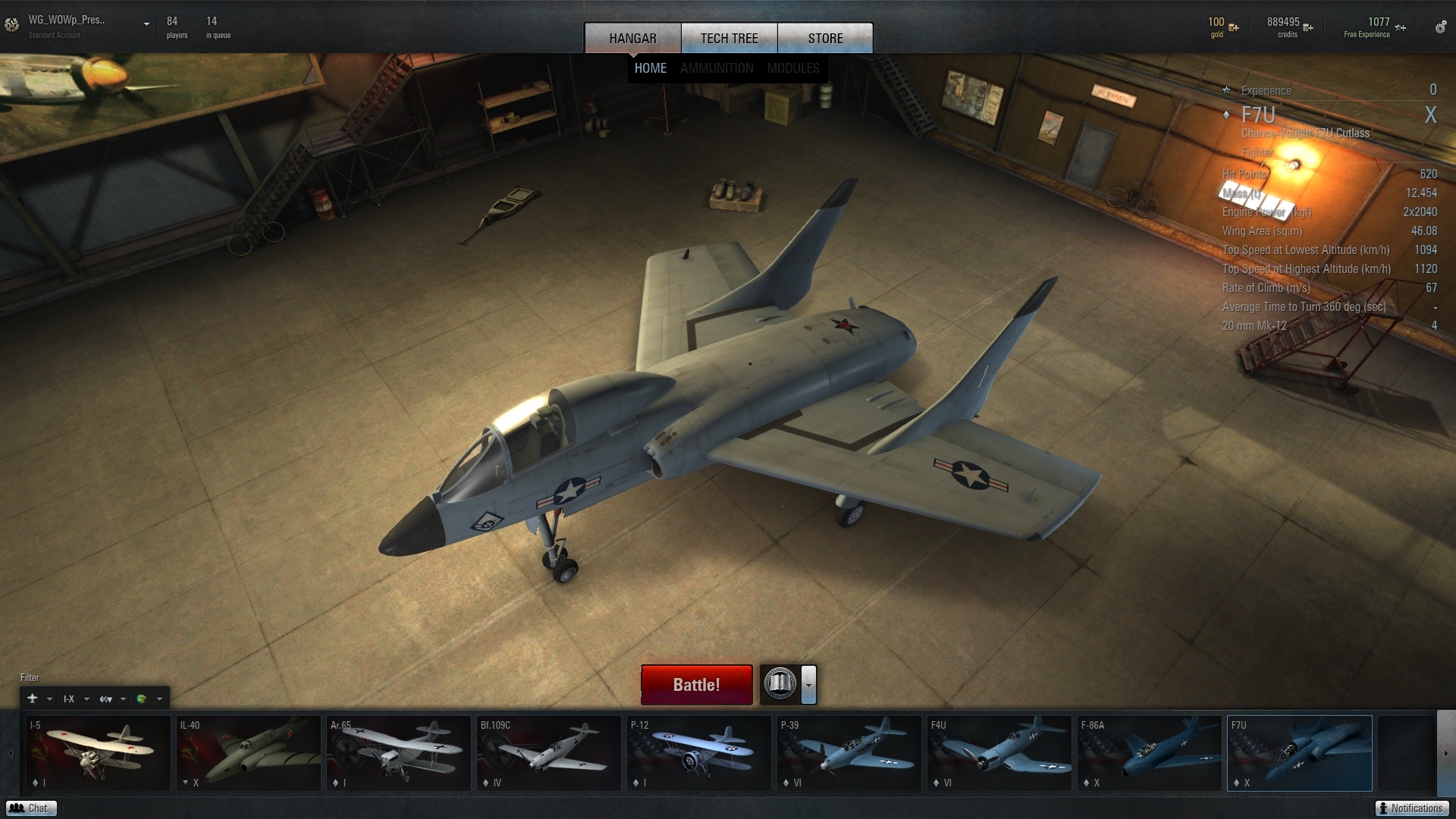Select the aircraft type filter plane icon
The width and height of the screenshot is (1456, 819).
[x=33, y=698]
